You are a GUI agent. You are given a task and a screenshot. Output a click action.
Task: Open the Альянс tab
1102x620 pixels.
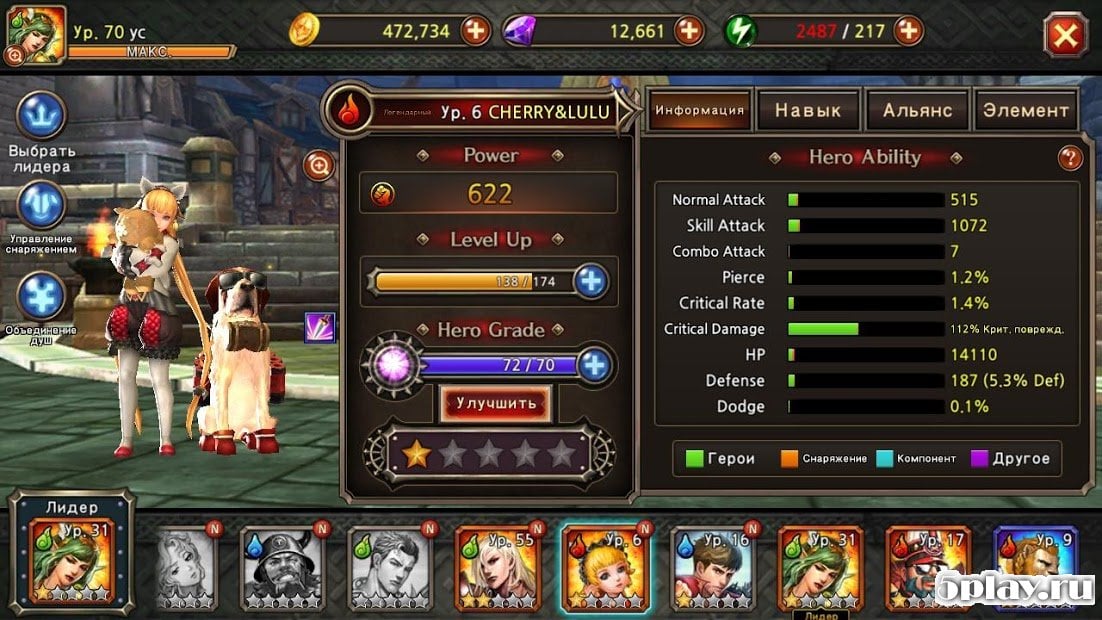[917, 110]
